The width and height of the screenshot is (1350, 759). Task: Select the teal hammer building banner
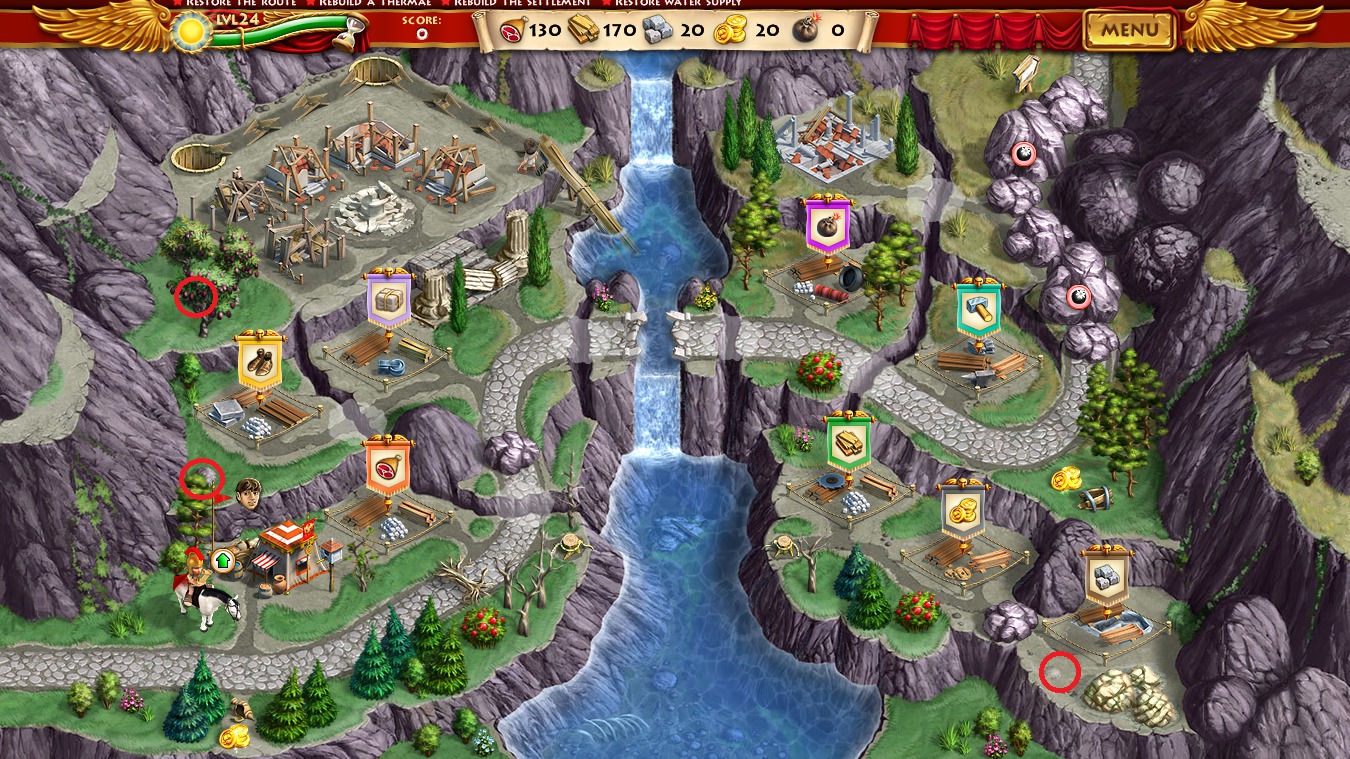click(978, 310)
